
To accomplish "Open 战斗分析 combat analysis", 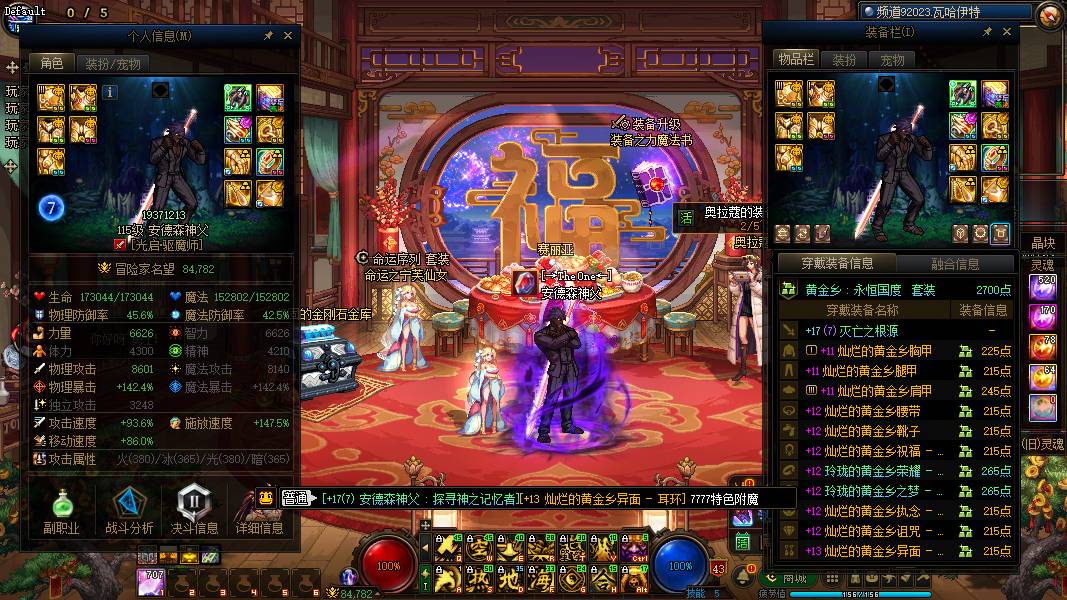I will [129, 508].
